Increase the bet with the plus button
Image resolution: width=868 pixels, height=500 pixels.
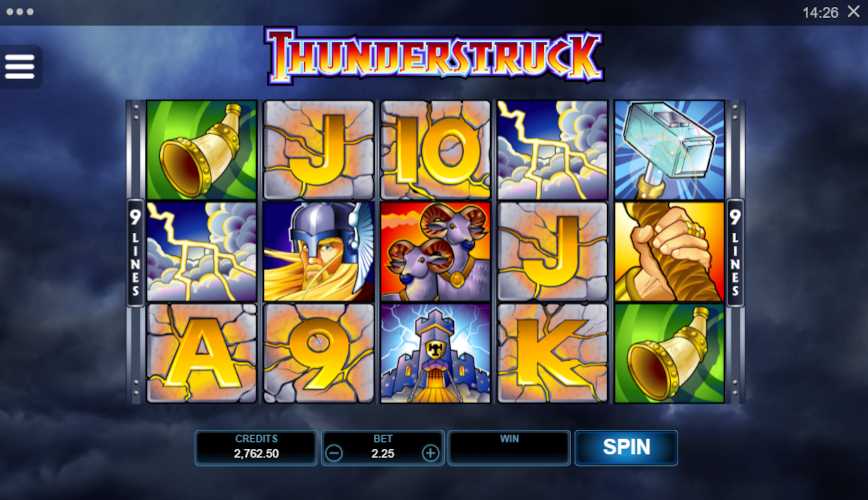tap(430, 453)
